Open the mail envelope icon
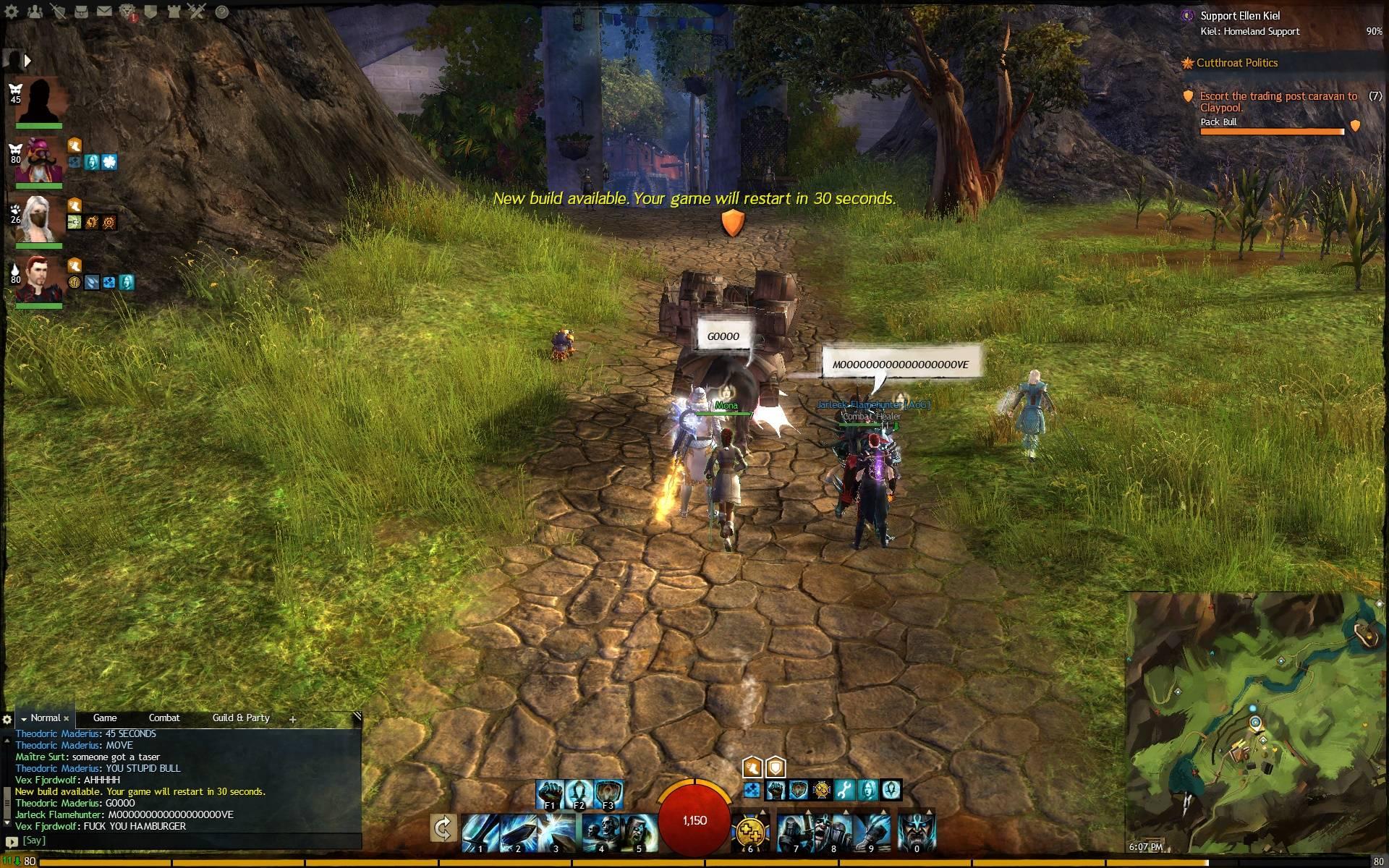This screenshot has width=1389, height=868. [x=105, y=12]
